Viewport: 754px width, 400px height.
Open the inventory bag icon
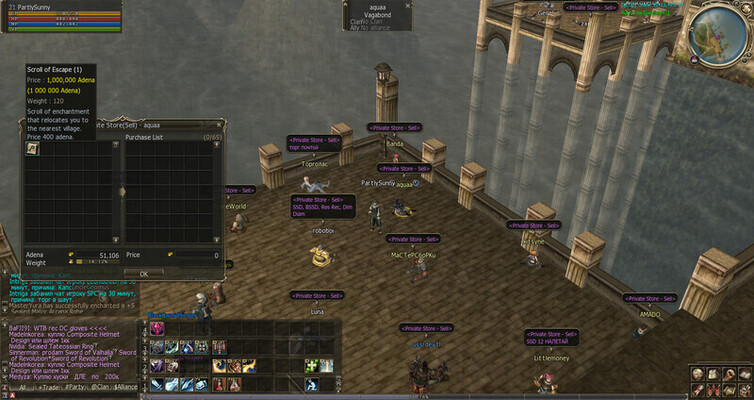click(x=713, y=373)
